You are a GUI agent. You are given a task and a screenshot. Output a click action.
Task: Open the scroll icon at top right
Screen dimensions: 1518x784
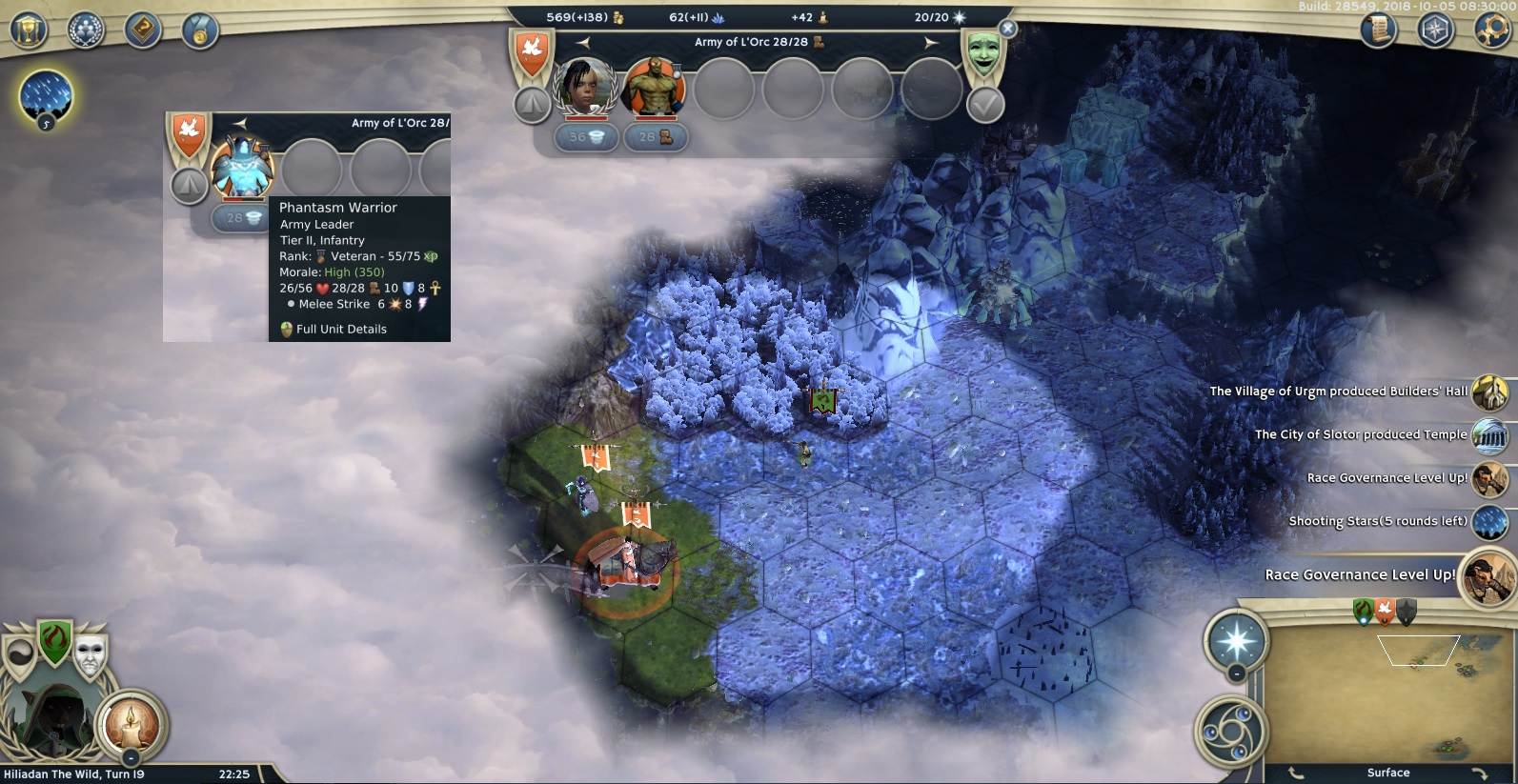pyautogui.click(x=1377, y=30)
